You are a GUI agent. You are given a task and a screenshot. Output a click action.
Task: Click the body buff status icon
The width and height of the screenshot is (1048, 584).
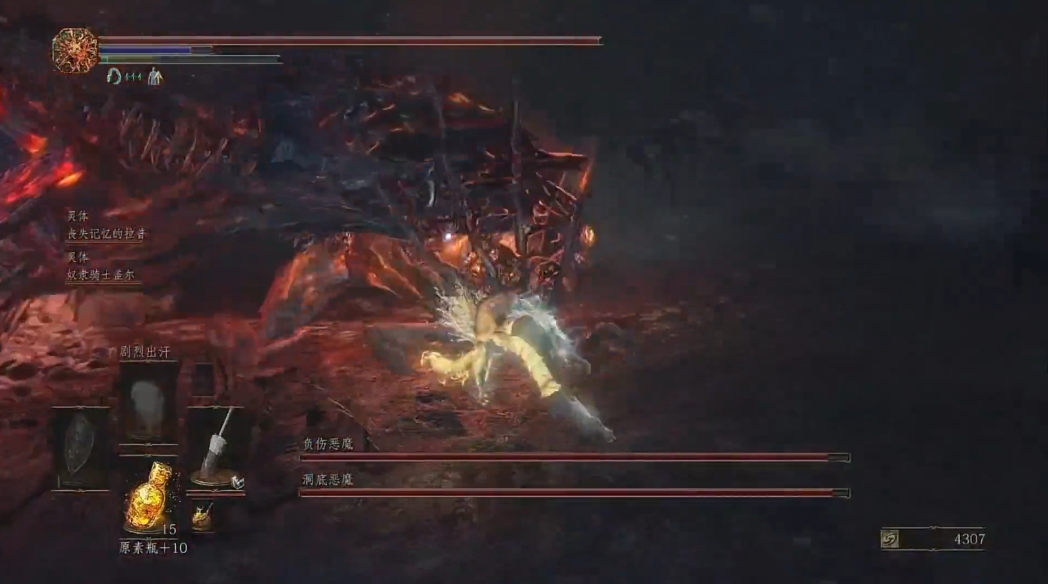[154, 76]
